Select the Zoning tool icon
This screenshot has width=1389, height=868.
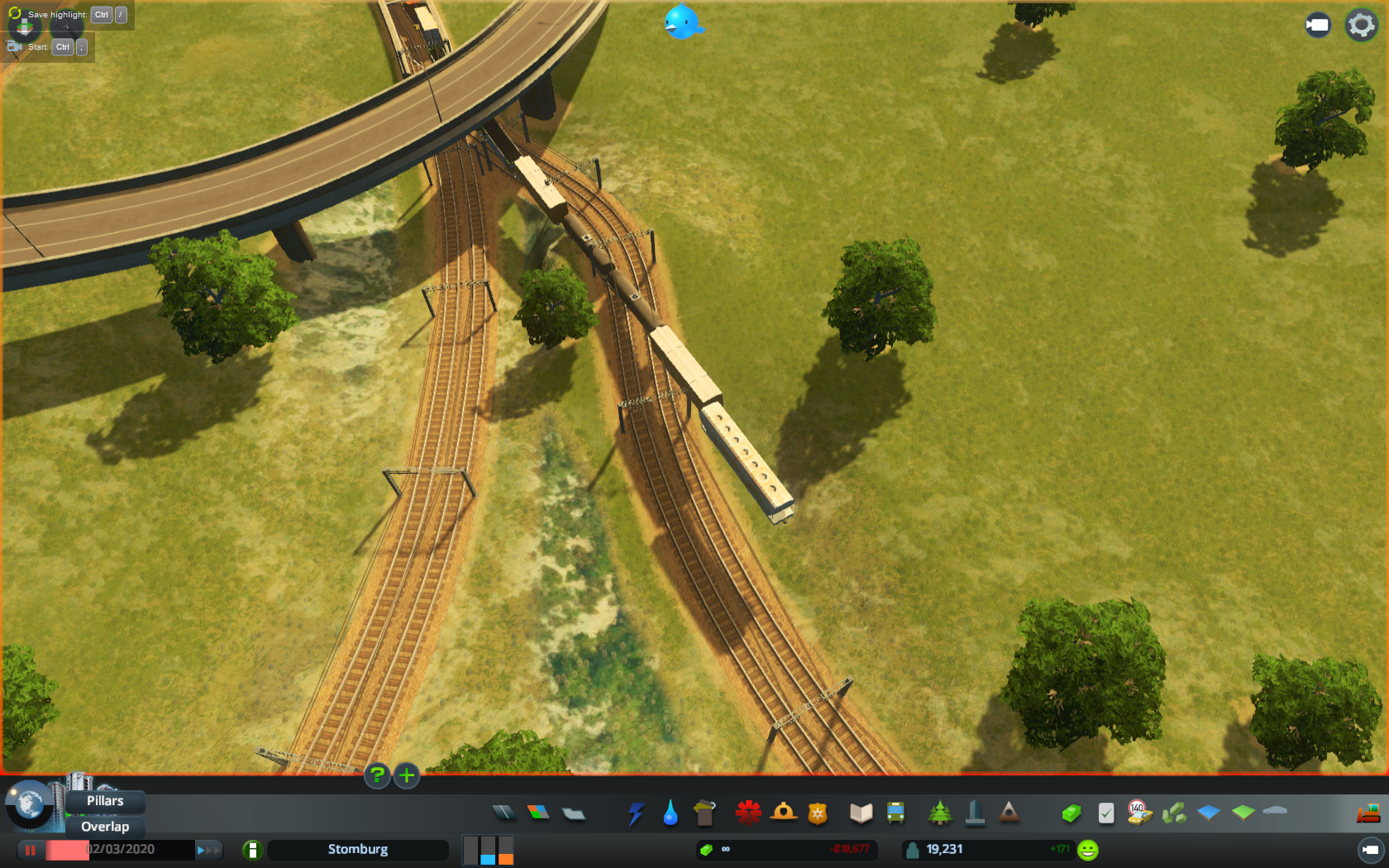[538, 813]
